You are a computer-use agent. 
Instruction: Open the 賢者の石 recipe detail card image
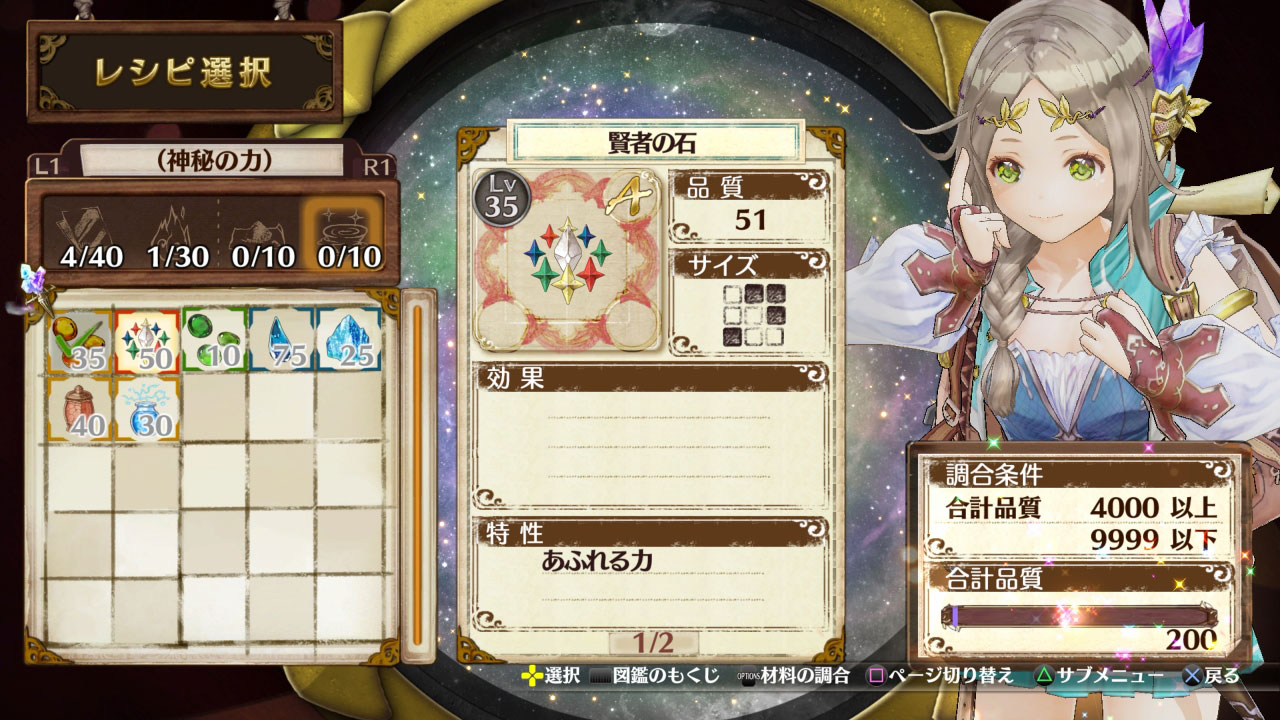[566, 260]
